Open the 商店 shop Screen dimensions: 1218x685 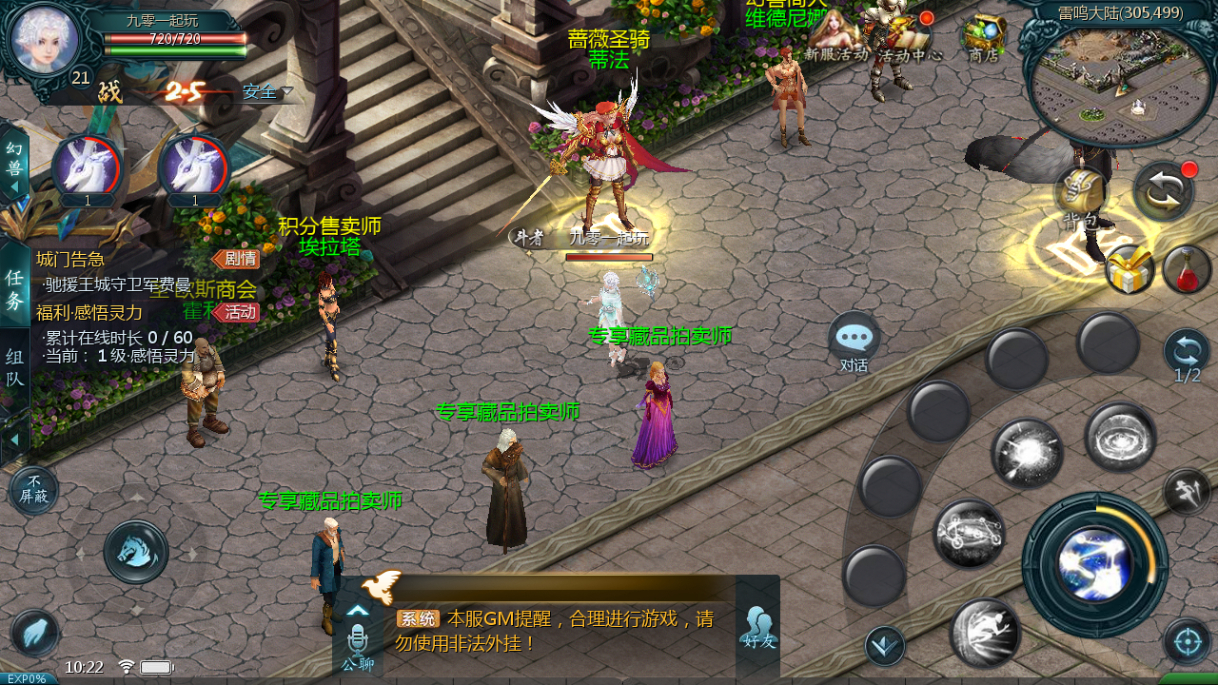(983, 38)
